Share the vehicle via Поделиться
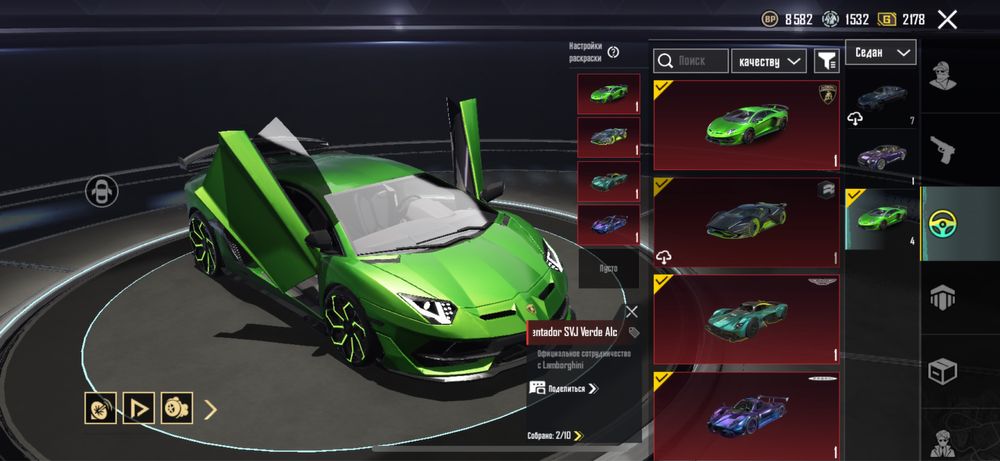Screen dimensions: 1000x461 pyautogui.click(x=565, y=388)
